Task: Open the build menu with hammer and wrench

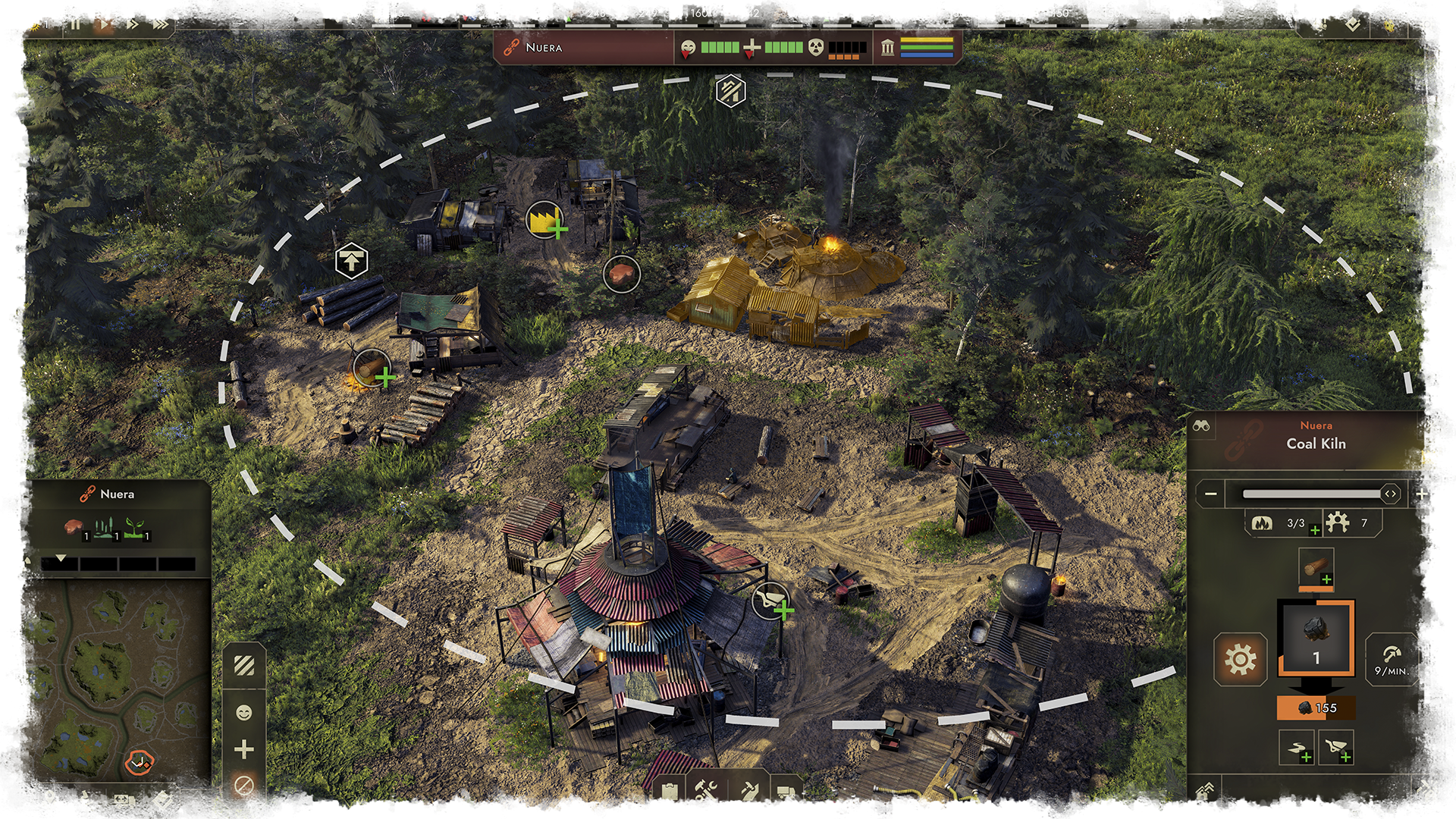Action: click(x=706, y=792)
